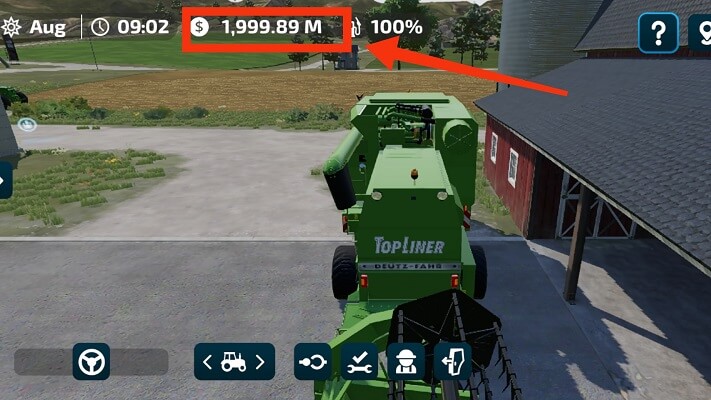
Task: Switch to the next vehicle with right arrow
Action: click(261, 362)
